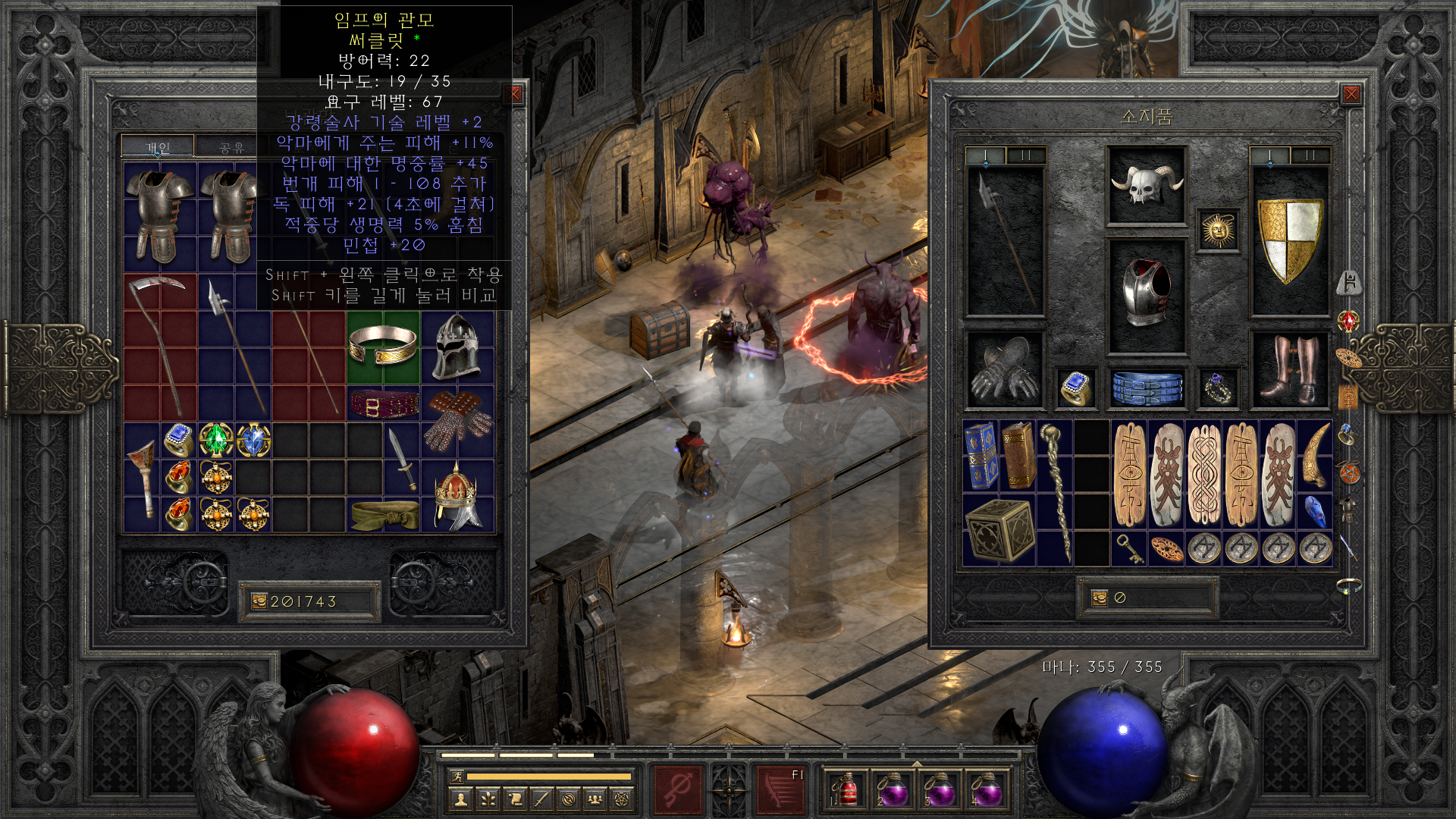This screenshot has height=819, width=1456.
Task: Select the equipped blue belt
Action: click(1147, 388)
